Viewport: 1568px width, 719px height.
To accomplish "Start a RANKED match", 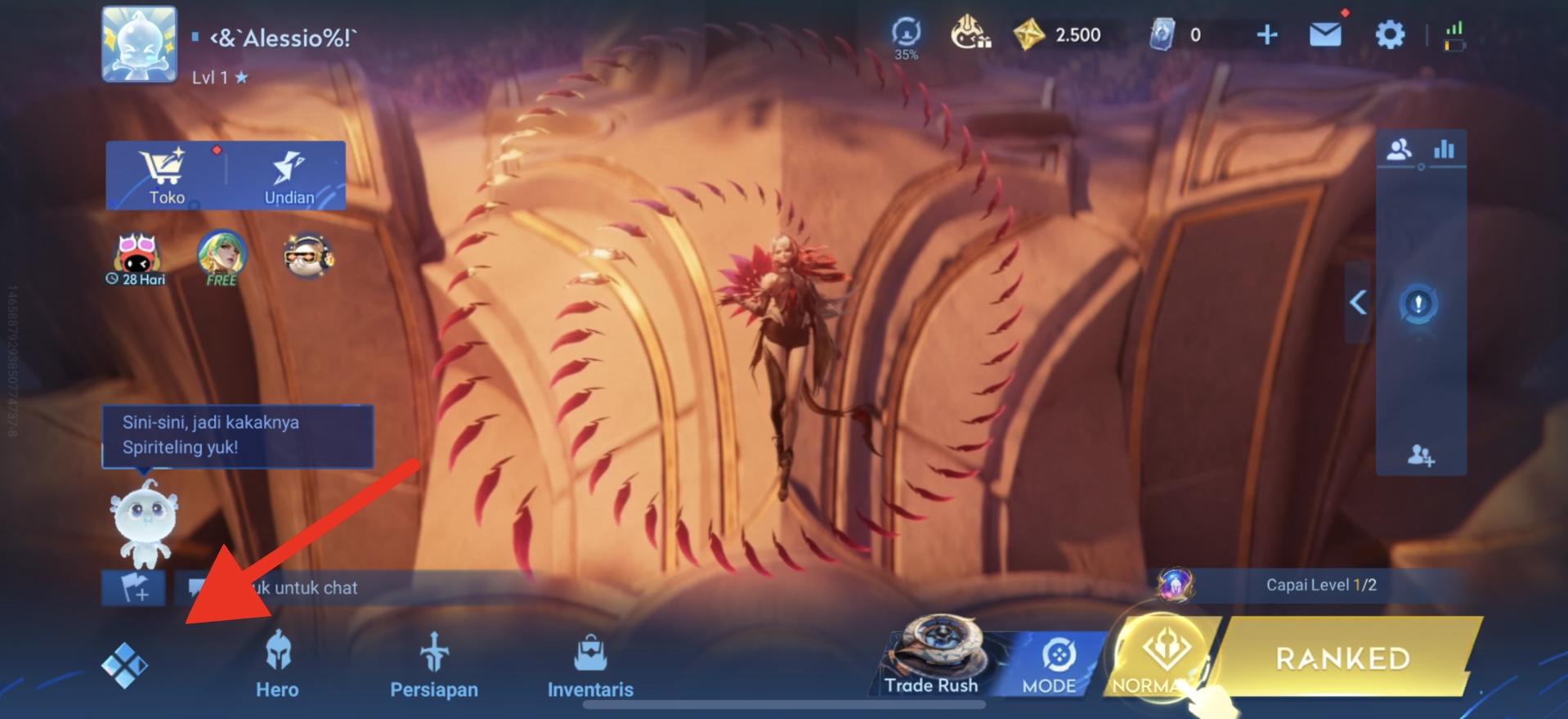I will (x=1342, y=658).
